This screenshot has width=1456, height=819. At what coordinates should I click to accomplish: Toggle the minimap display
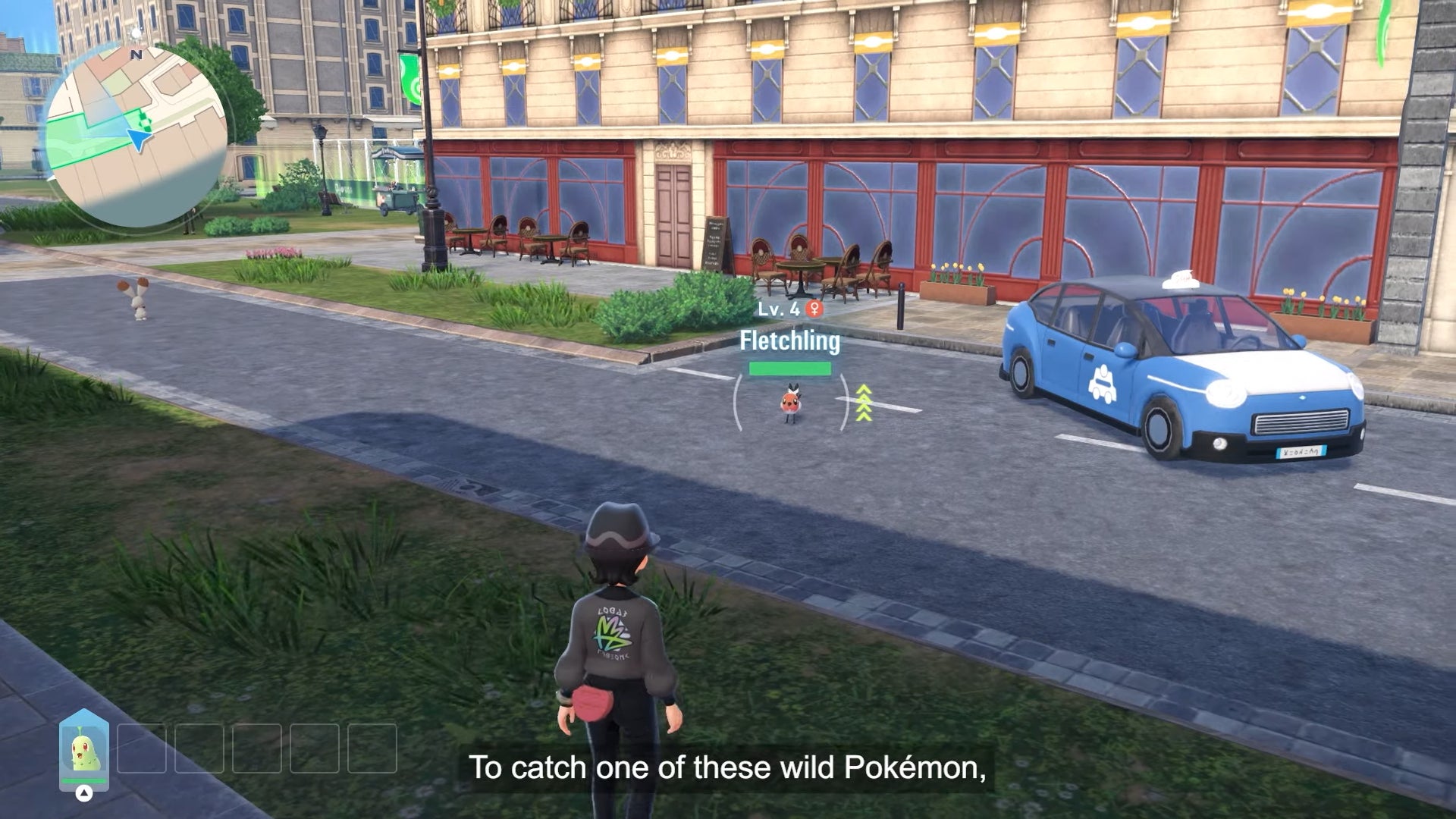pos(135,119)
